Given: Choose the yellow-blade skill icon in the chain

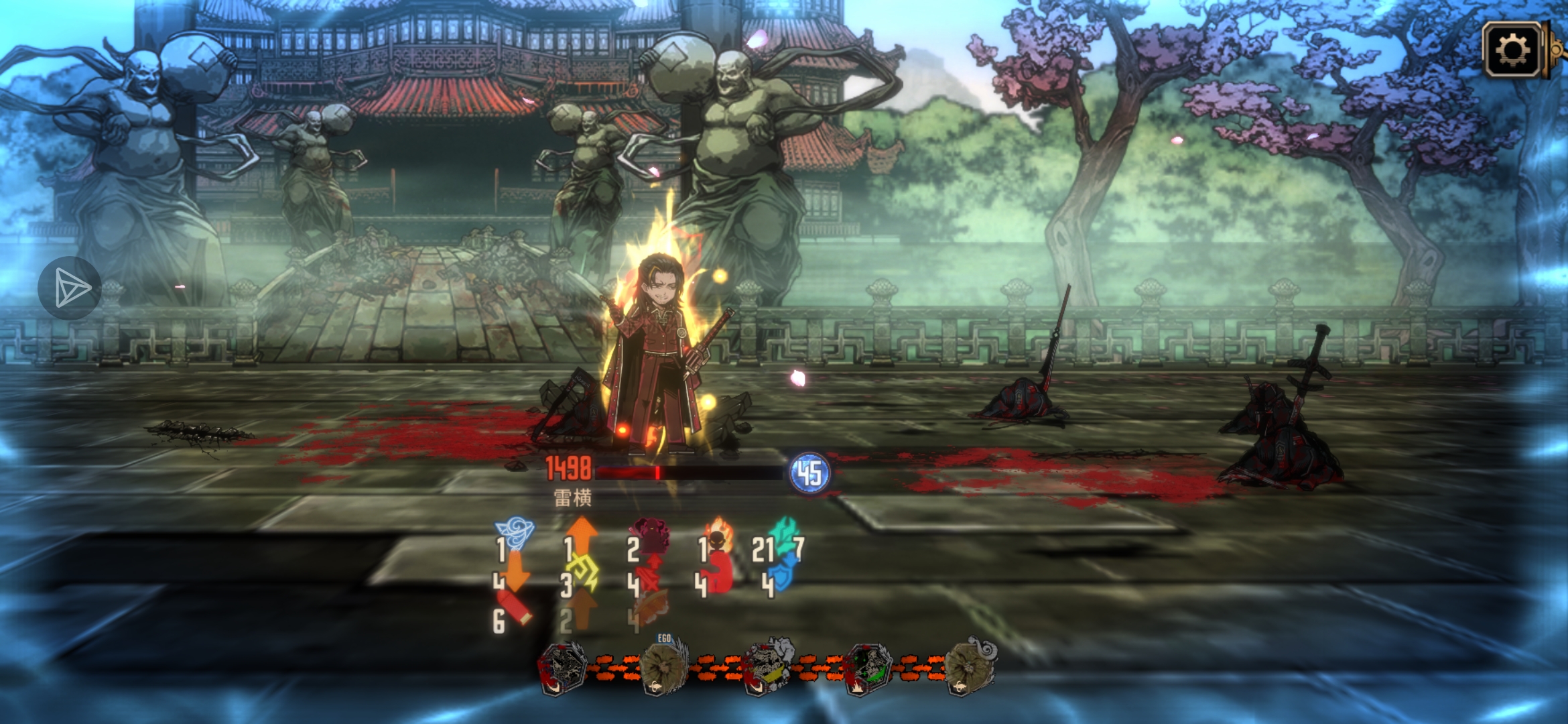Looking at the screenshot, I should [766, 667].
